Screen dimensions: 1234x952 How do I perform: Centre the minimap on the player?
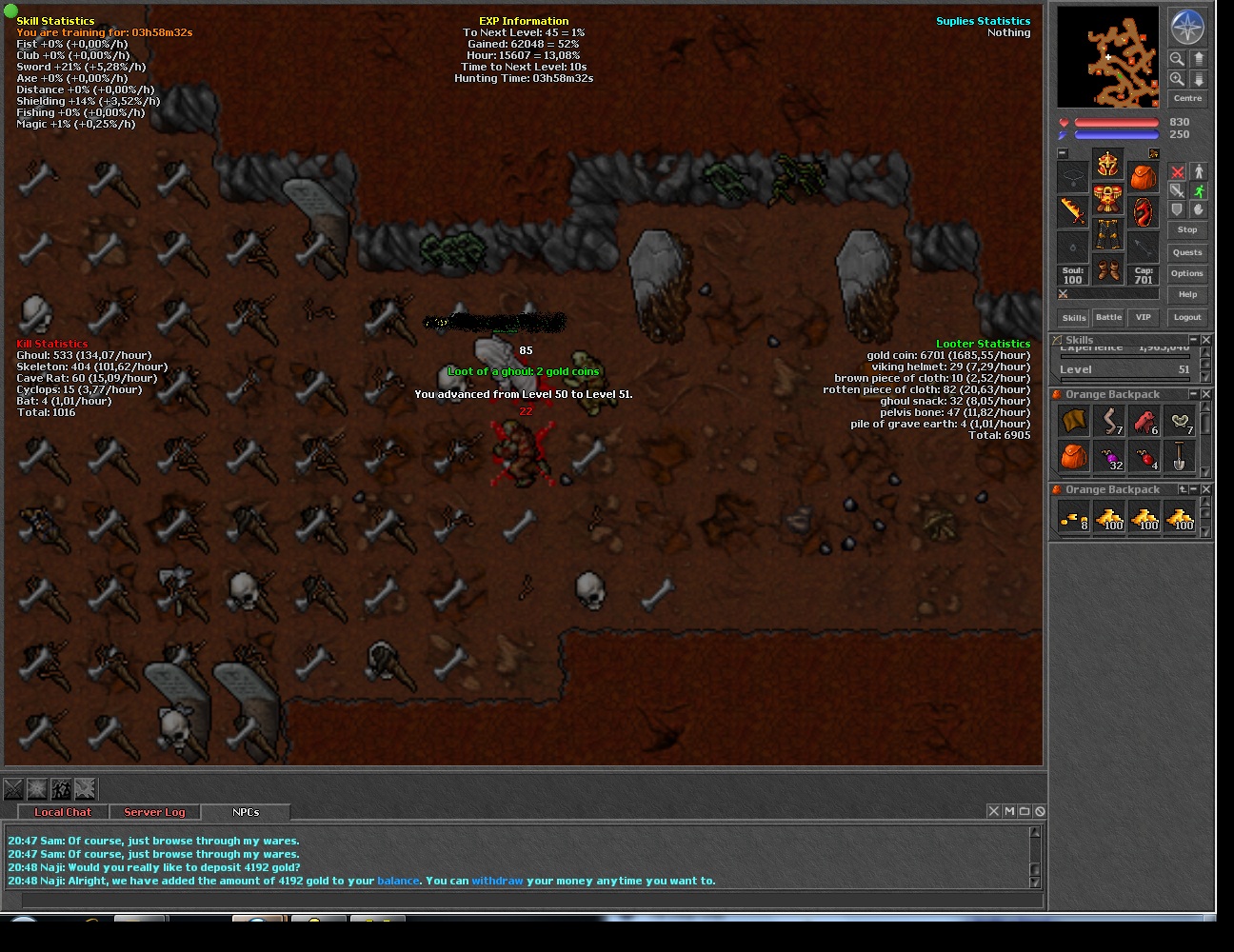[1187, 98]
